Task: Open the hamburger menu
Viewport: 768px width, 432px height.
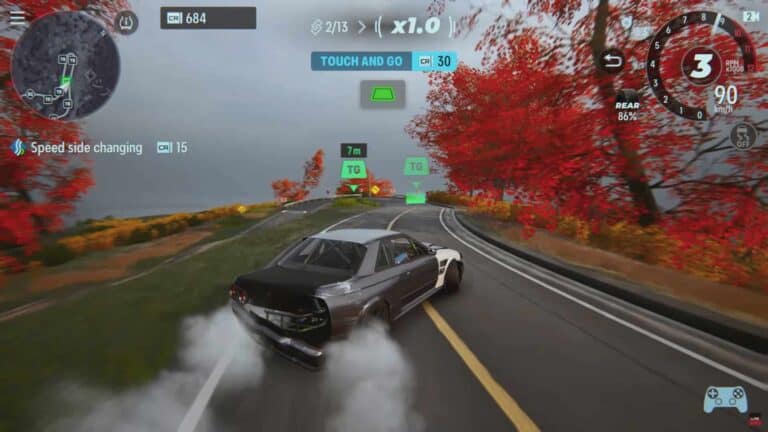Action: coord(17,17)
